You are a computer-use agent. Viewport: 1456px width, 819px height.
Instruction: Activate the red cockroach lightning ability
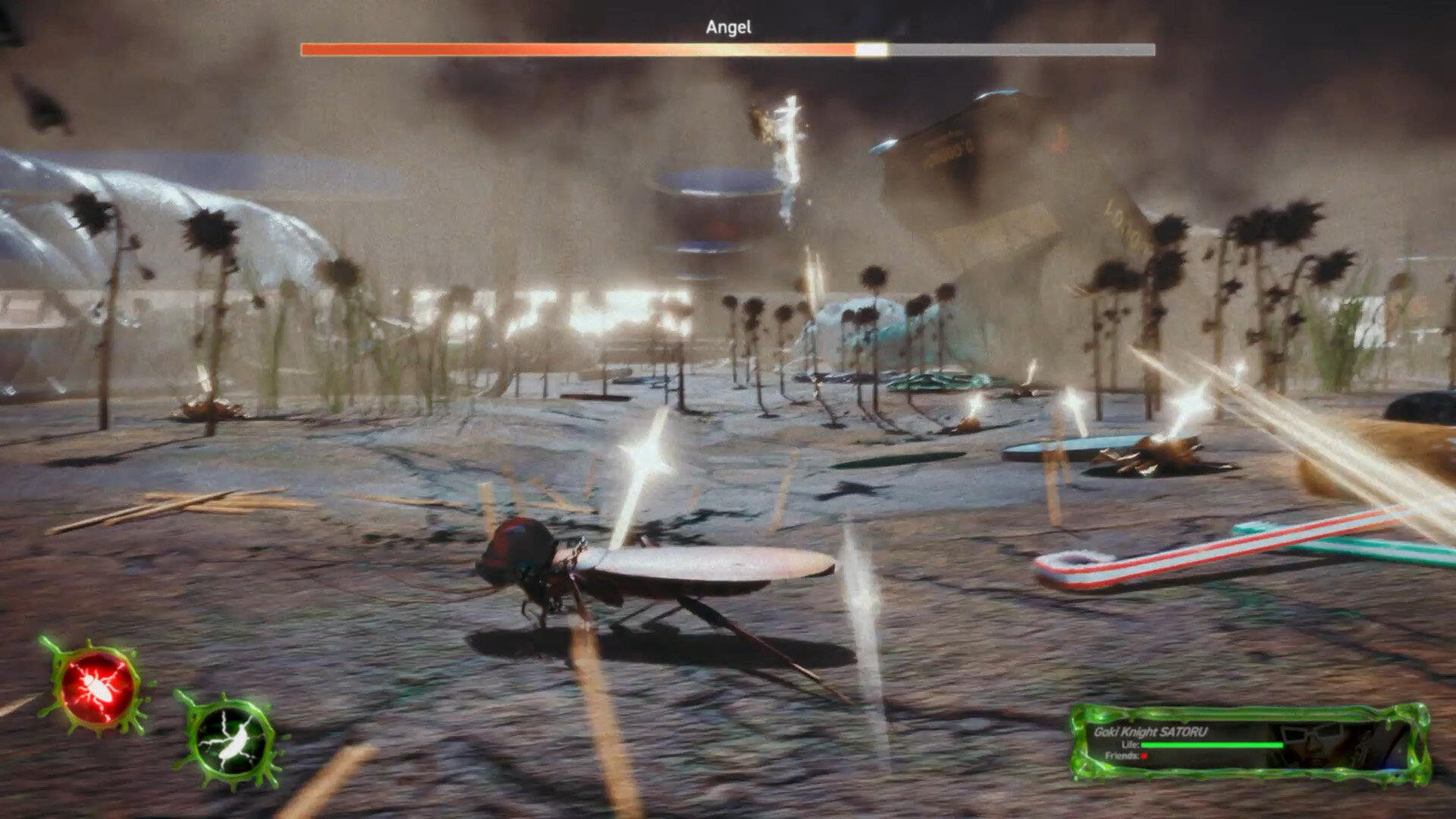pyautogui.click(x=97, y=687)
